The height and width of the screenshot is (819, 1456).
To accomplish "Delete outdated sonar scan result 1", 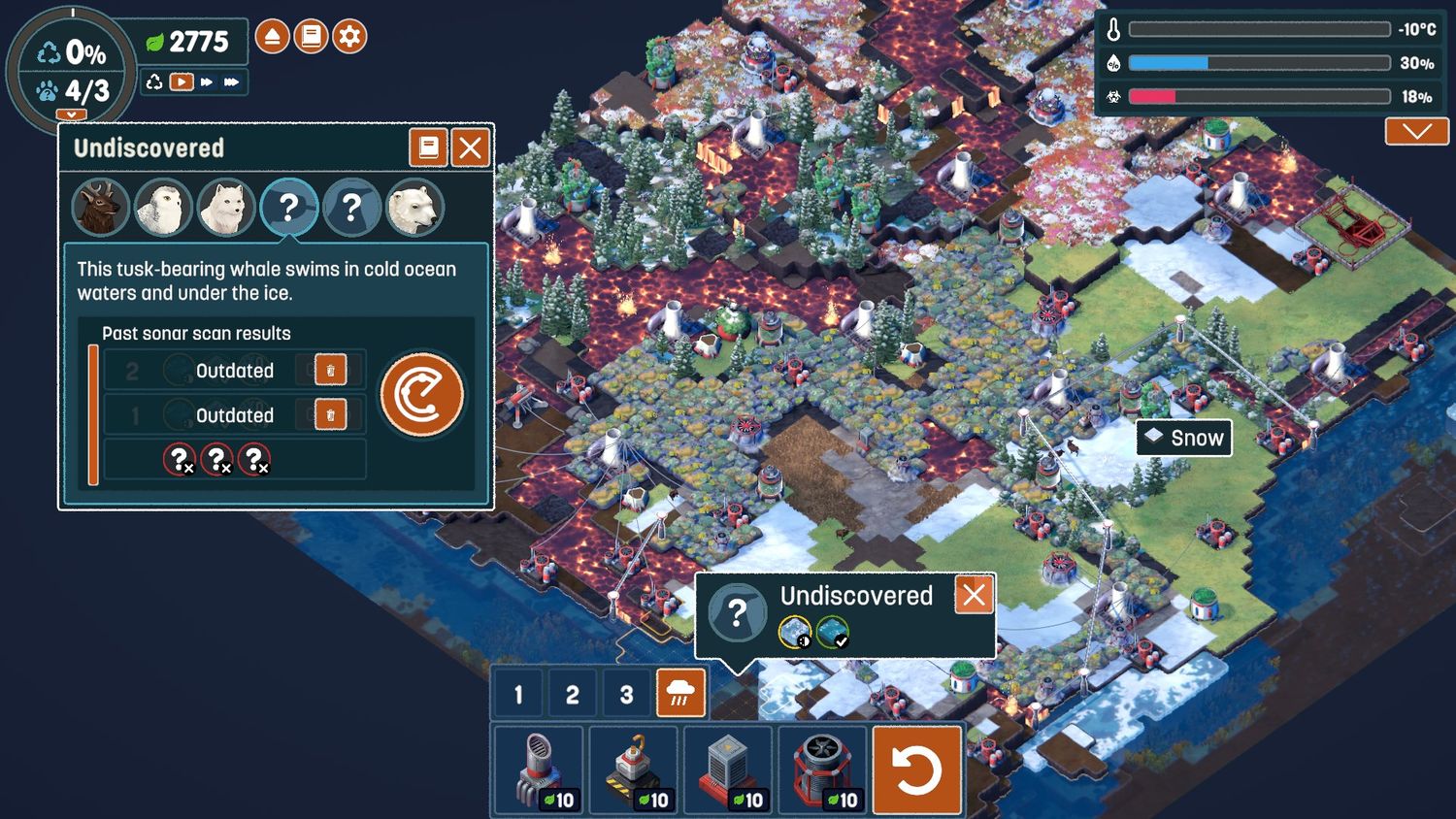I will 330,415.
